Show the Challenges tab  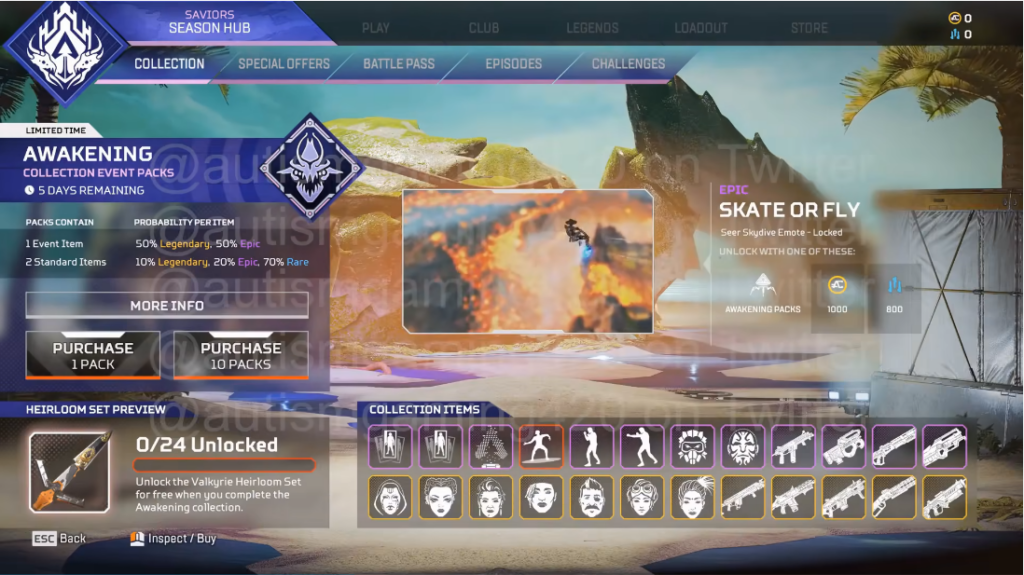tap(628, 64)
